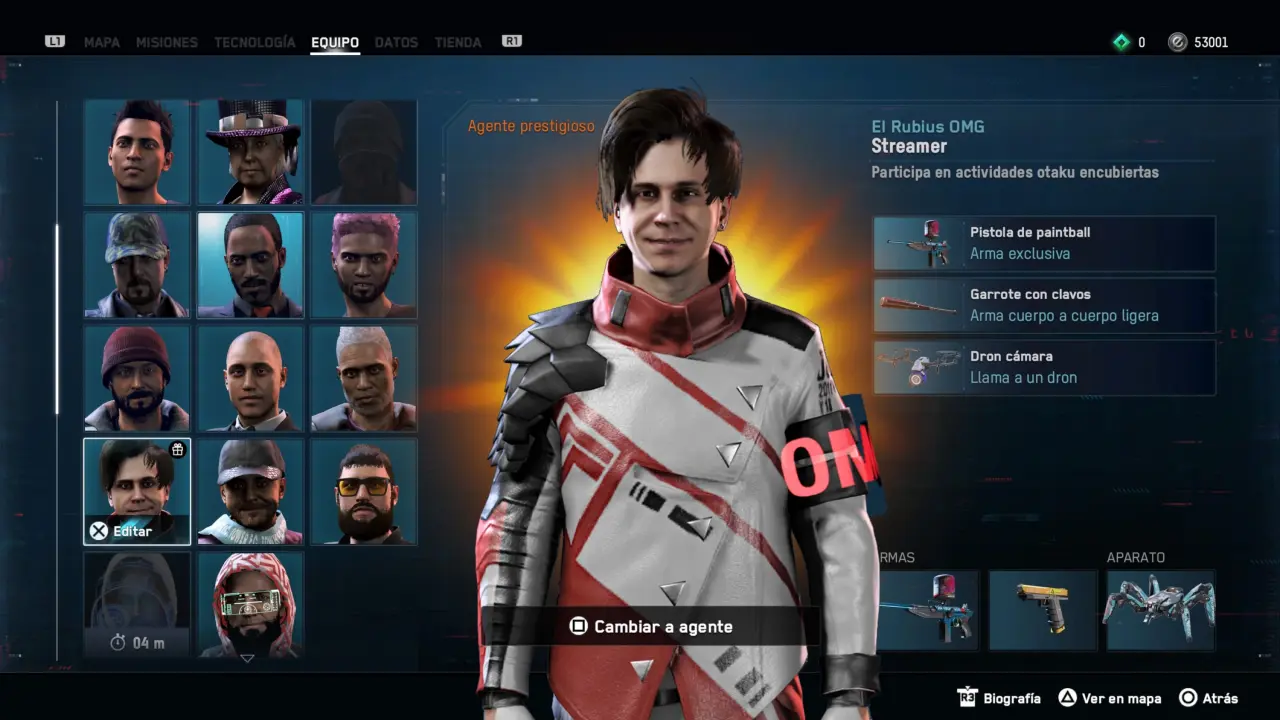1280x720 pixels.
Task: Open the Datos tab
Action: (396, 42)
